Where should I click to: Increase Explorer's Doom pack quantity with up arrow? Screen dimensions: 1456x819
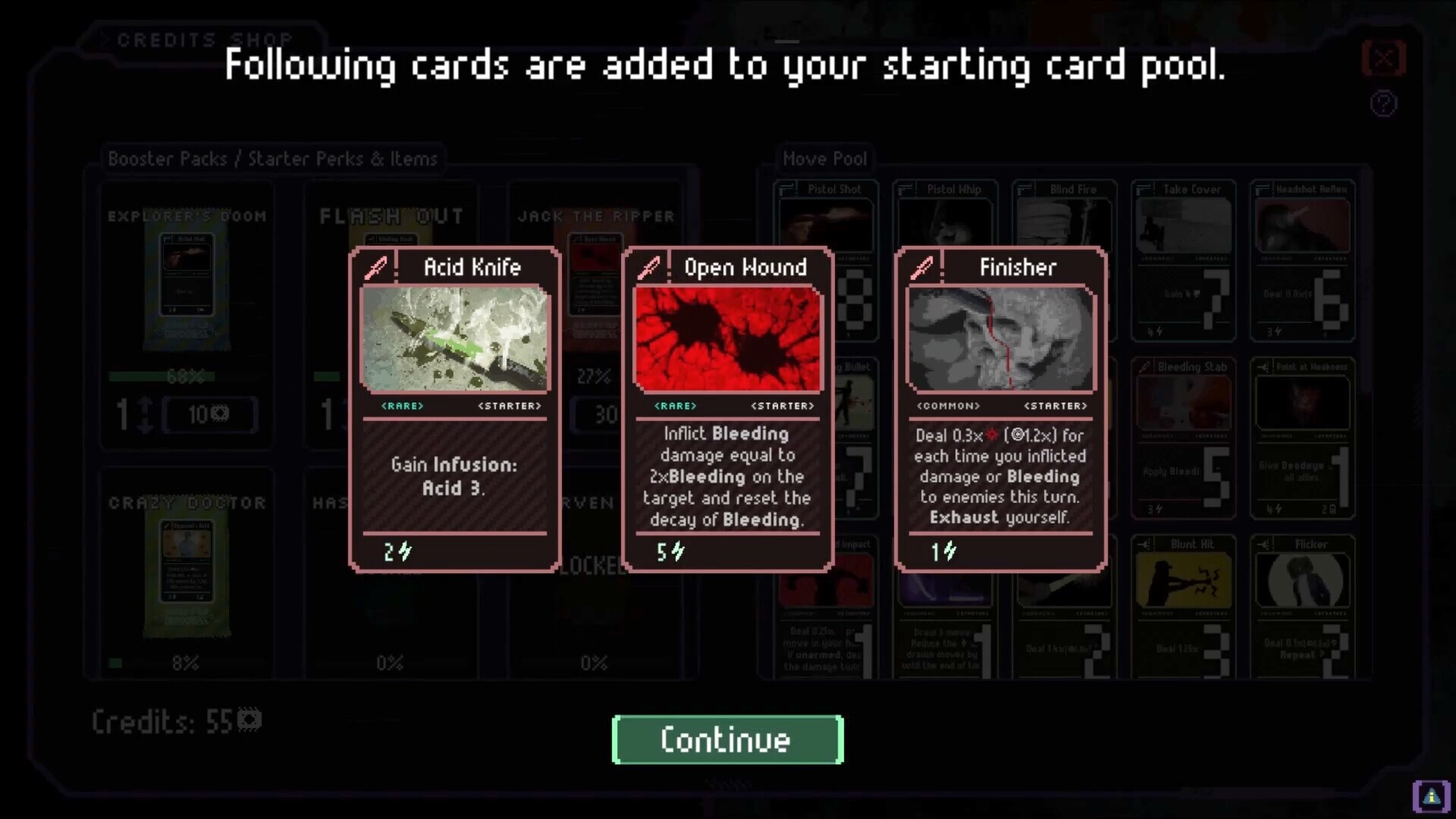click(145, 404)
